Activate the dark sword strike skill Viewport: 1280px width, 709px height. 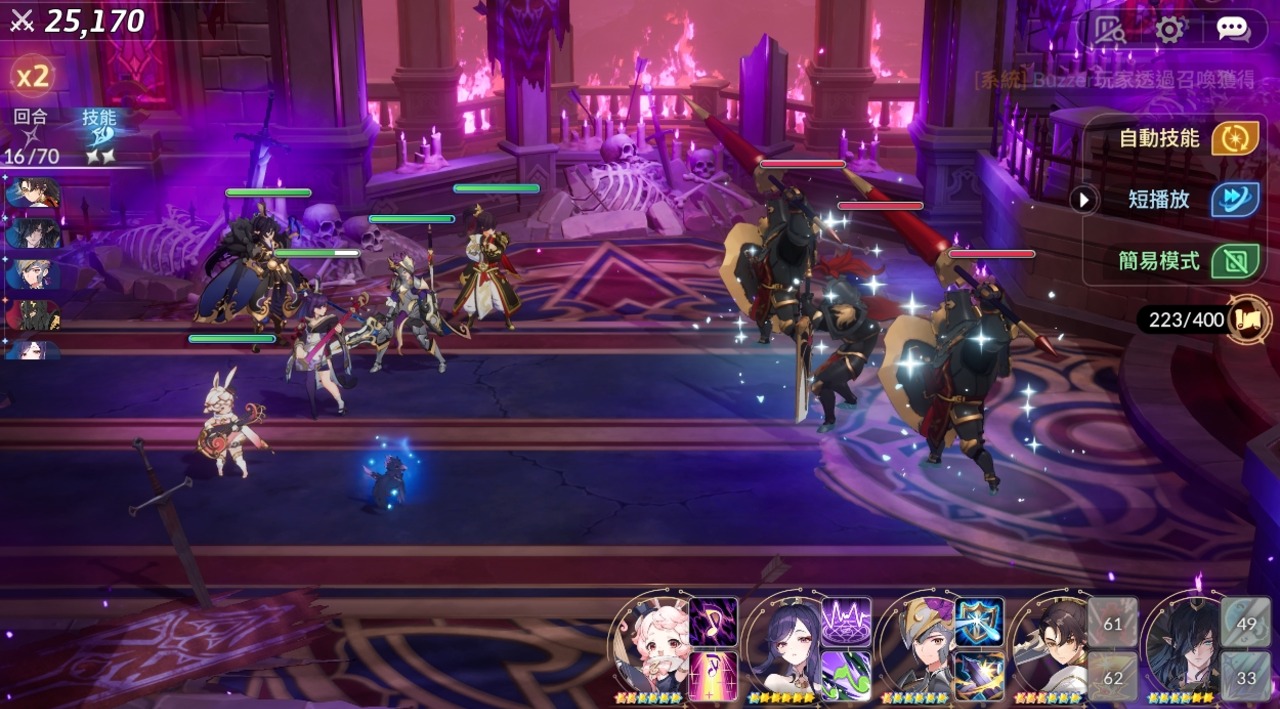(979, 676)
